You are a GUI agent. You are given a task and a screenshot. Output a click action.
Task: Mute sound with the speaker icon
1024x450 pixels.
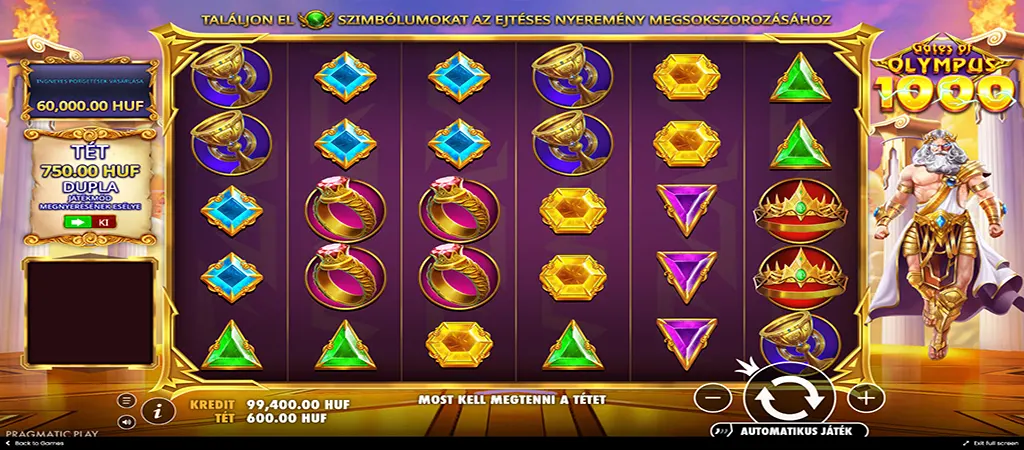point(127,422)
